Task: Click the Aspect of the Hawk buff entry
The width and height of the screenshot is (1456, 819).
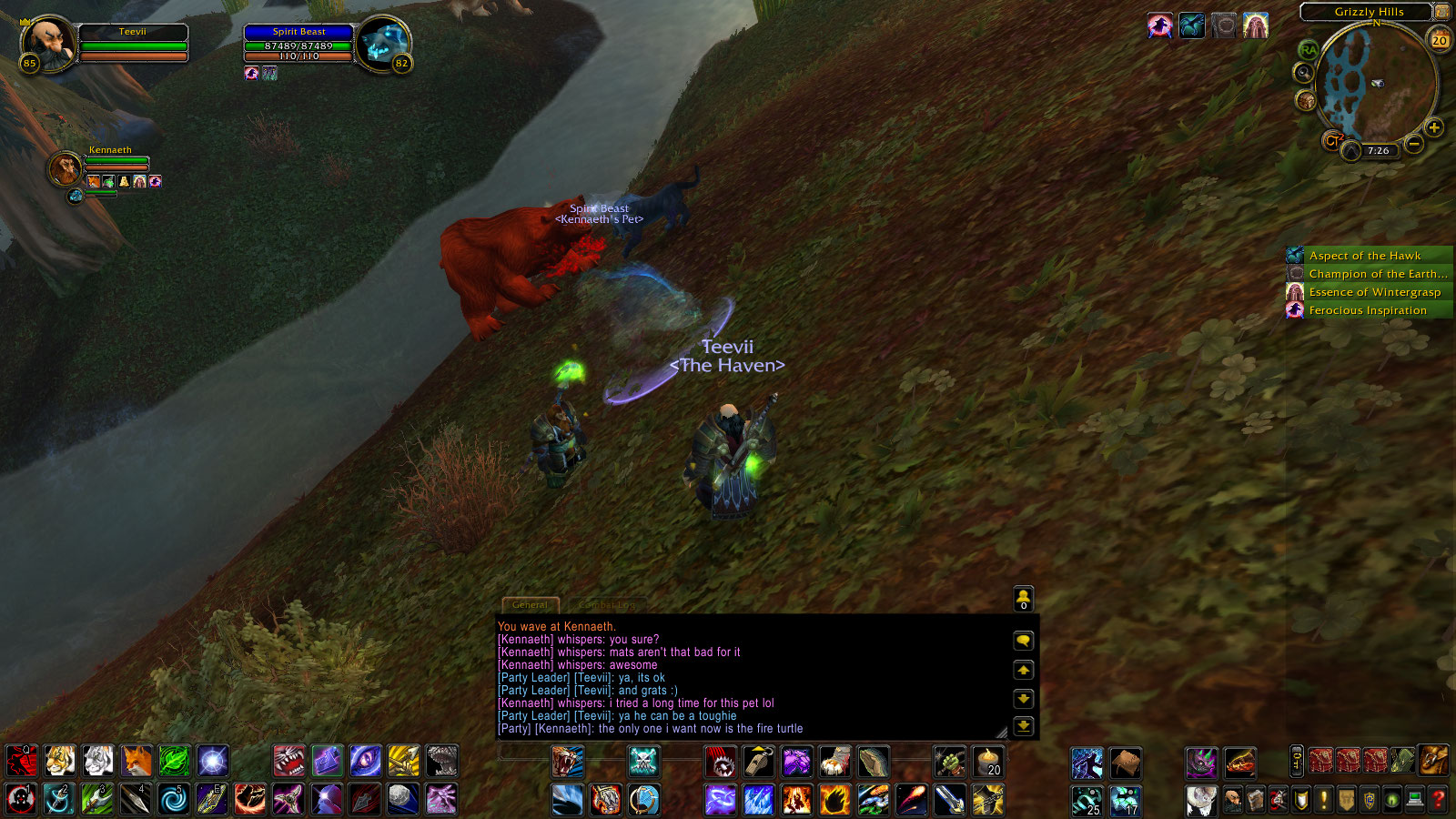Action: coord(1364,256)
